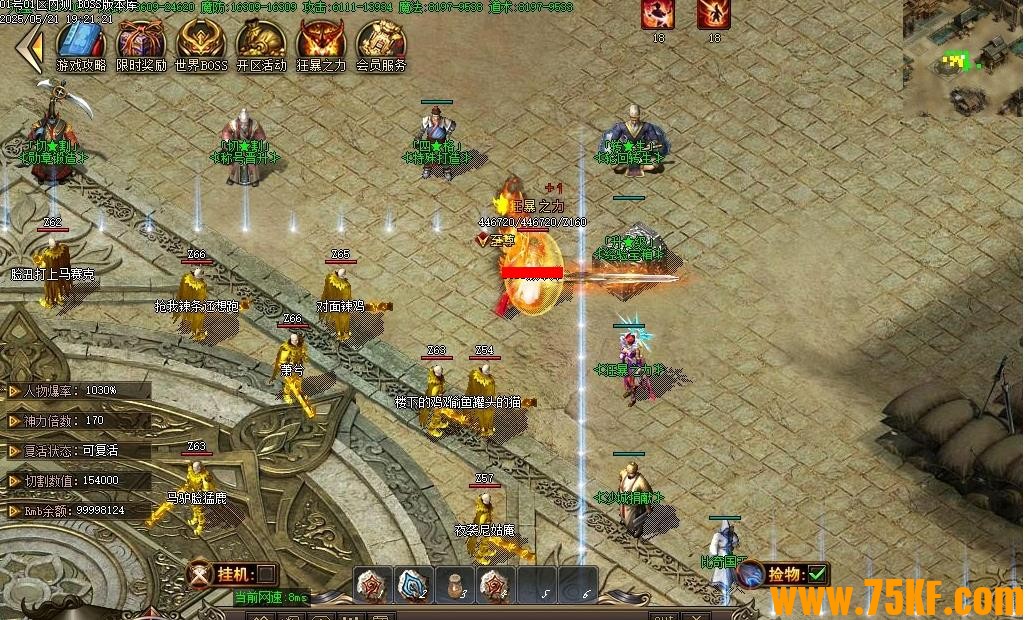The width and height of the screenshot is (1028, 620).
Task: Open the 世界BOSS menu
Action: coord(201,45)
